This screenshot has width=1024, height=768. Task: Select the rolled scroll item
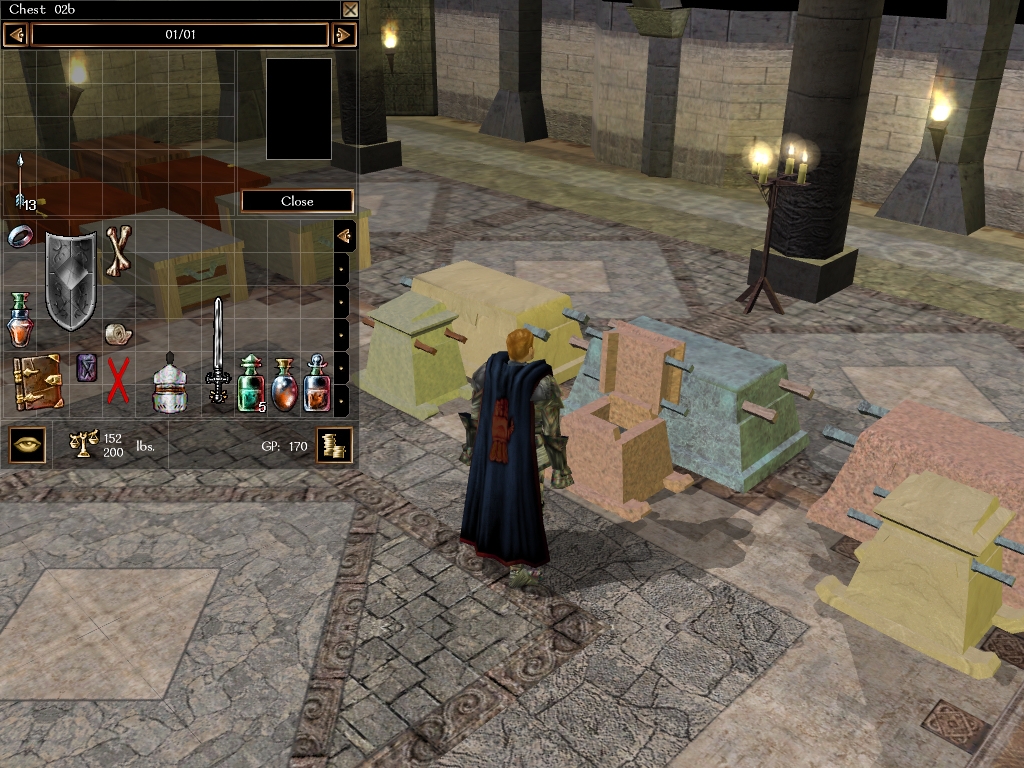pos(116,332)
